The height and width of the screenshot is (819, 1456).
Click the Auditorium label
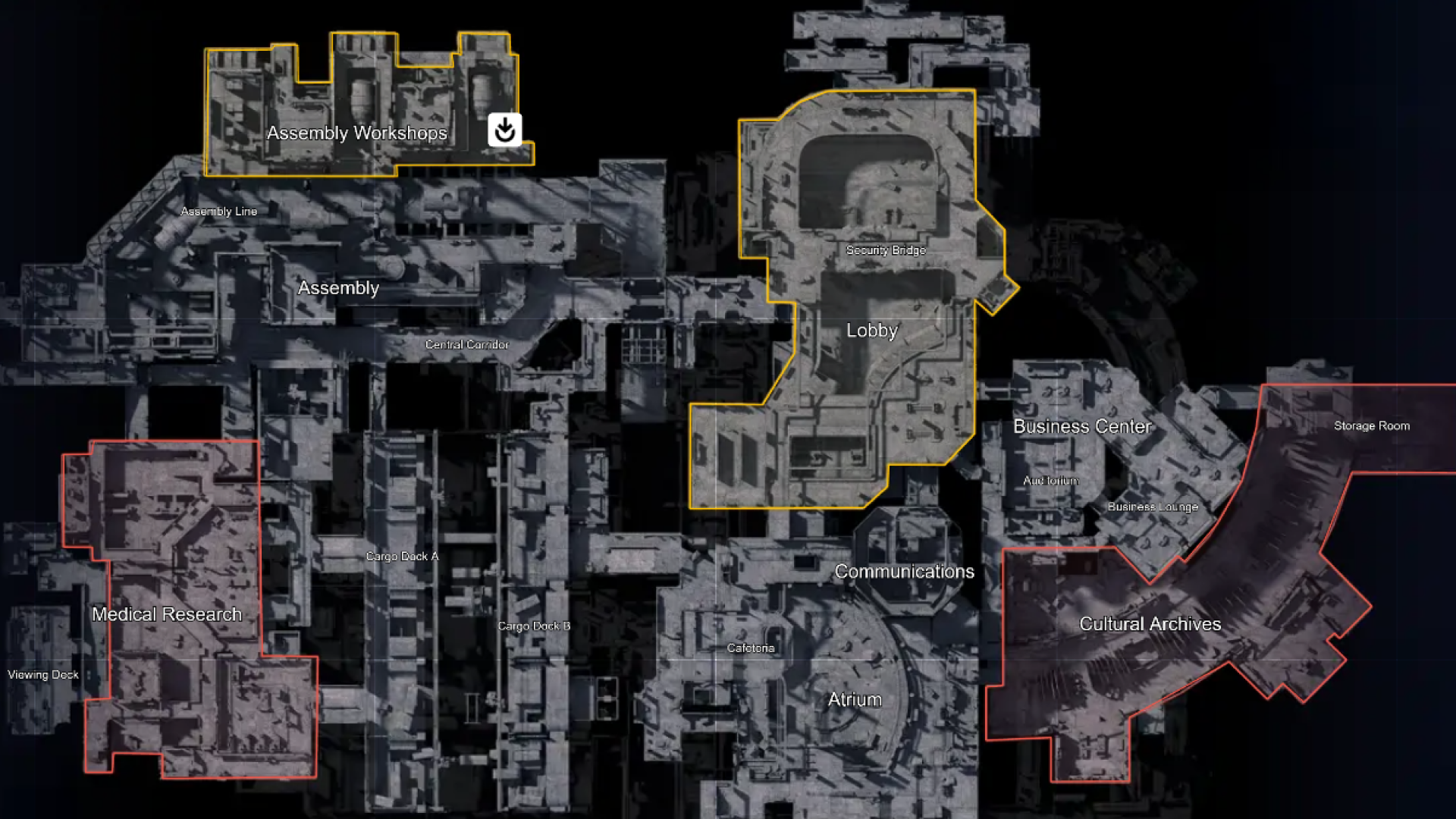click(1050, 480)
